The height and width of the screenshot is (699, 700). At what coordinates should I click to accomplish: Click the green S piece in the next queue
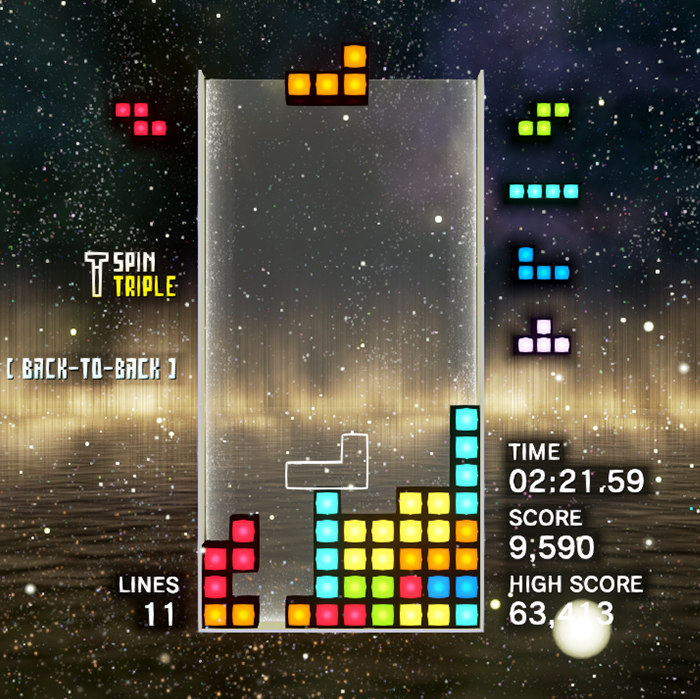pyautogui.click(x=543, y=119)
